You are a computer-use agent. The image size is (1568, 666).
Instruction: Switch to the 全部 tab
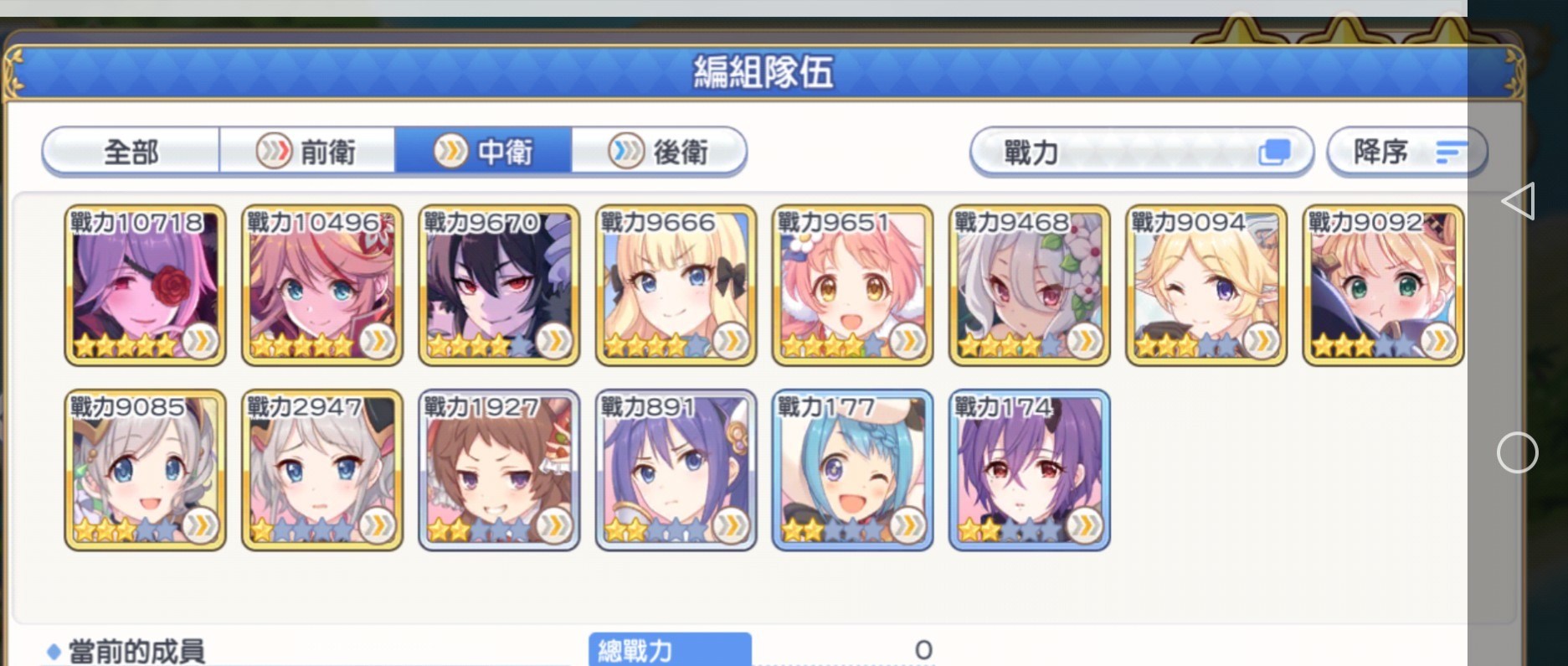coord(131,152)
